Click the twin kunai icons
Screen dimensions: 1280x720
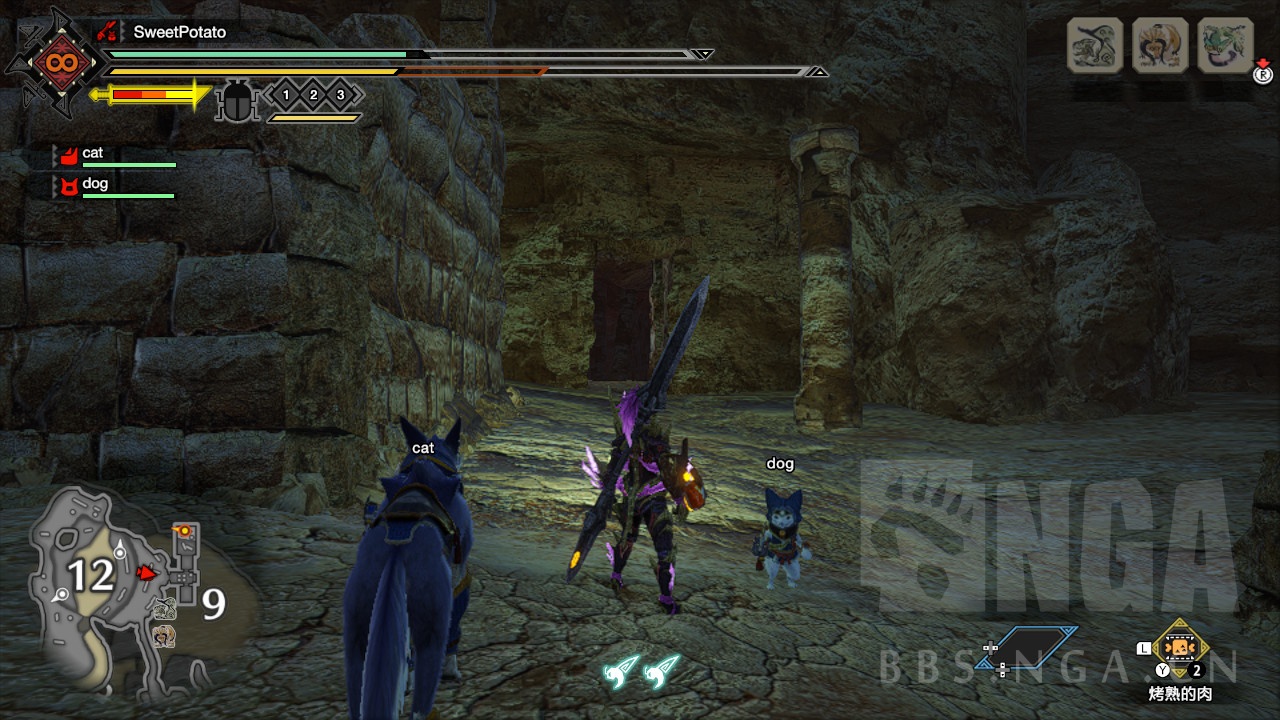[641, 671]
